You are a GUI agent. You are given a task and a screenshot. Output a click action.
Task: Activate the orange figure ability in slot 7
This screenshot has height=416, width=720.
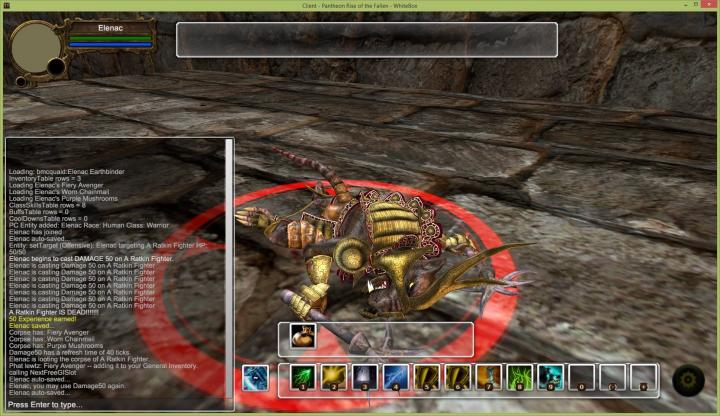coord(488,377)
